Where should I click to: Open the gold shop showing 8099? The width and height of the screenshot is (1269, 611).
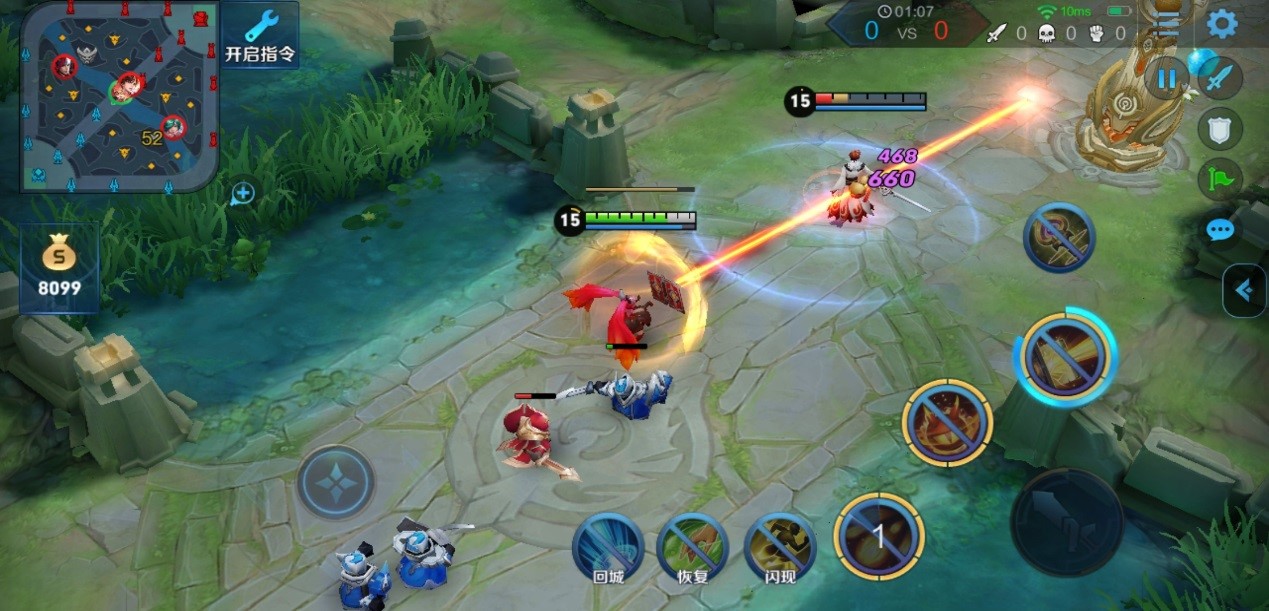pyautogui.click(x=60, y=268)
